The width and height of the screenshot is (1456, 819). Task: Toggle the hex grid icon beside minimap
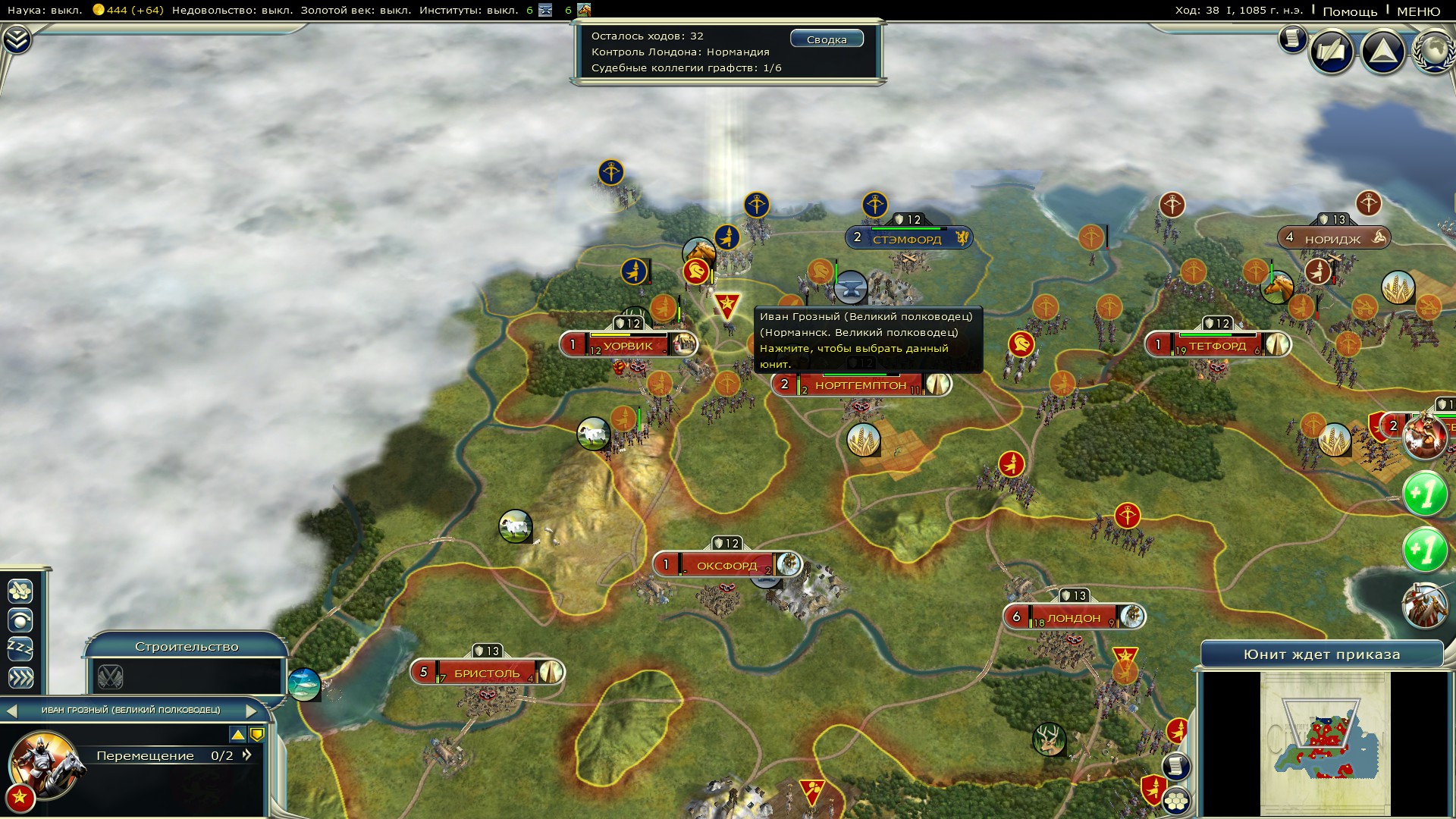[x=1176, y=800]
